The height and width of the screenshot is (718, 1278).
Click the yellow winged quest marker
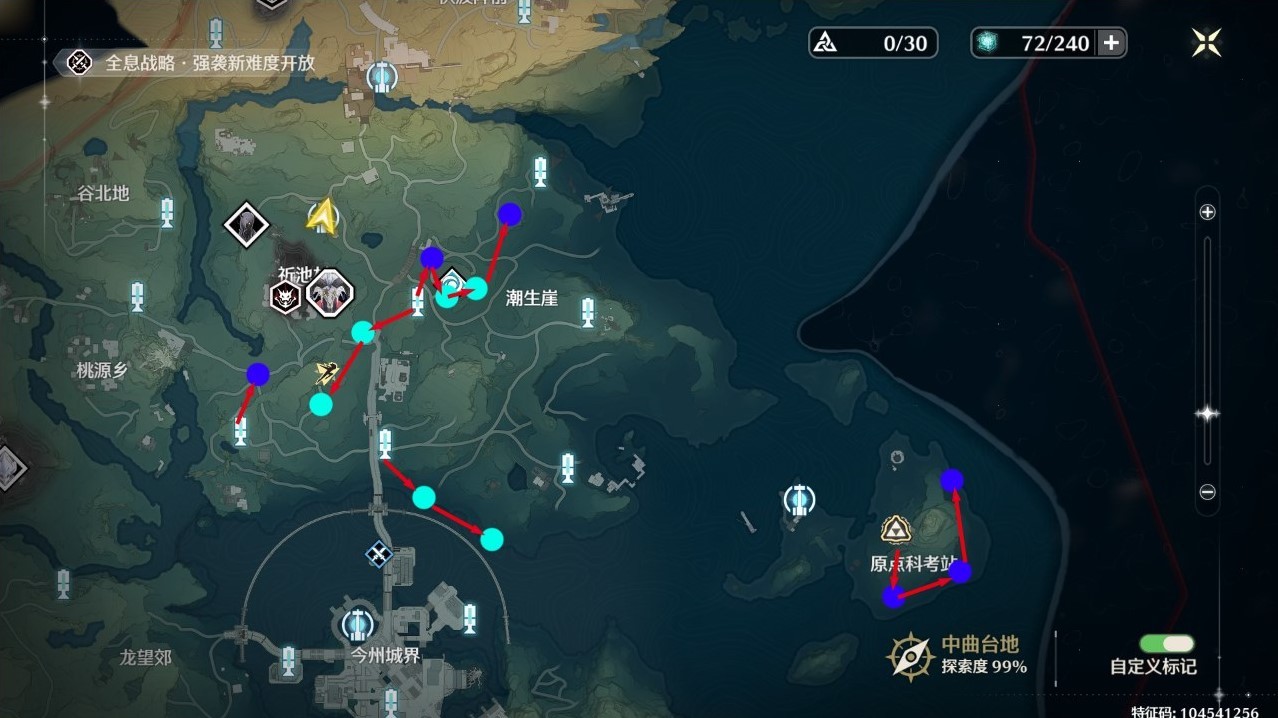[324, 373]
